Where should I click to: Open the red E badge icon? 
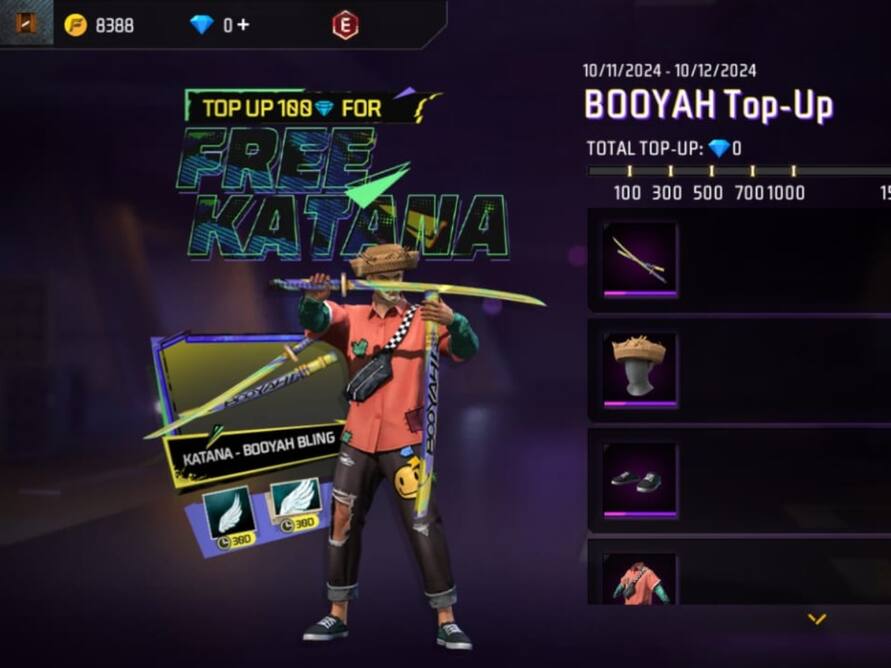pos(345,26)
